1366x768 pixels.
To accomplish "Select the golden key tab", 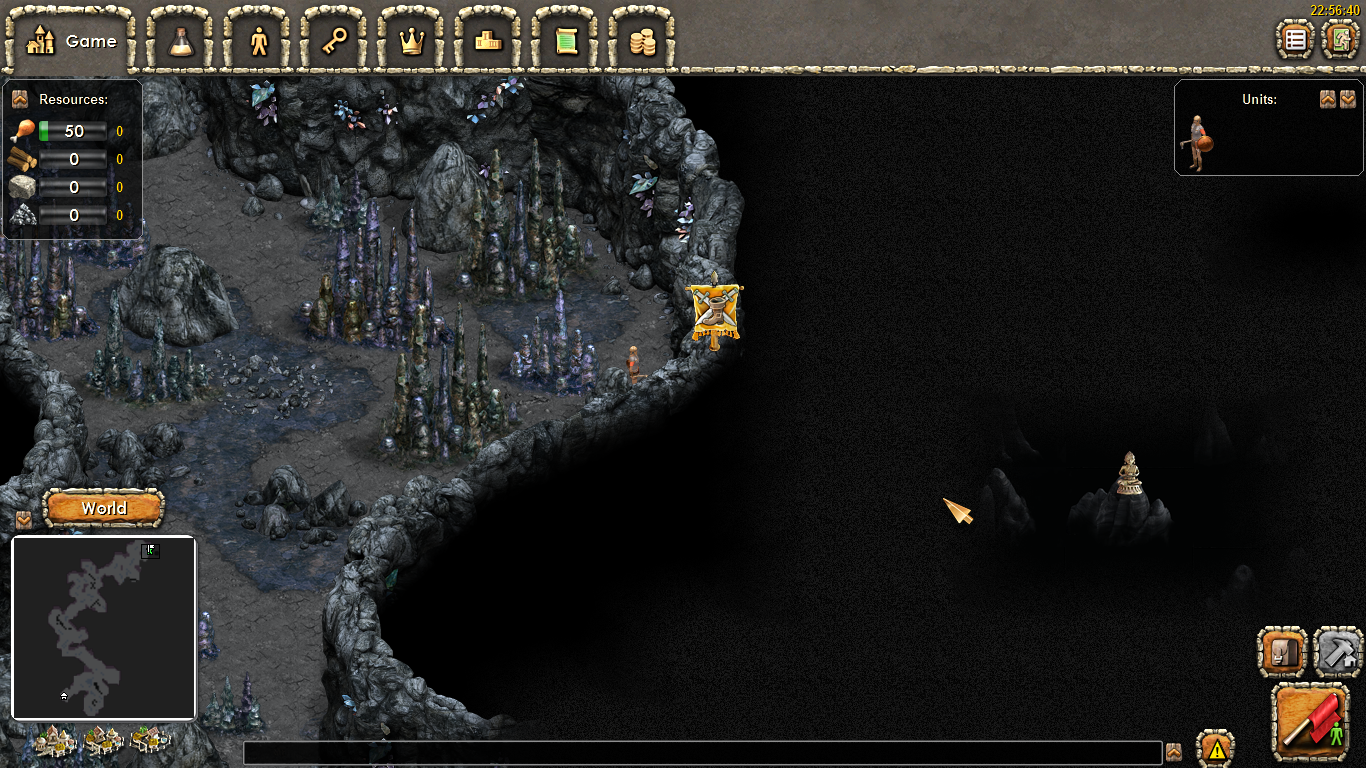I will click(335, 41).
